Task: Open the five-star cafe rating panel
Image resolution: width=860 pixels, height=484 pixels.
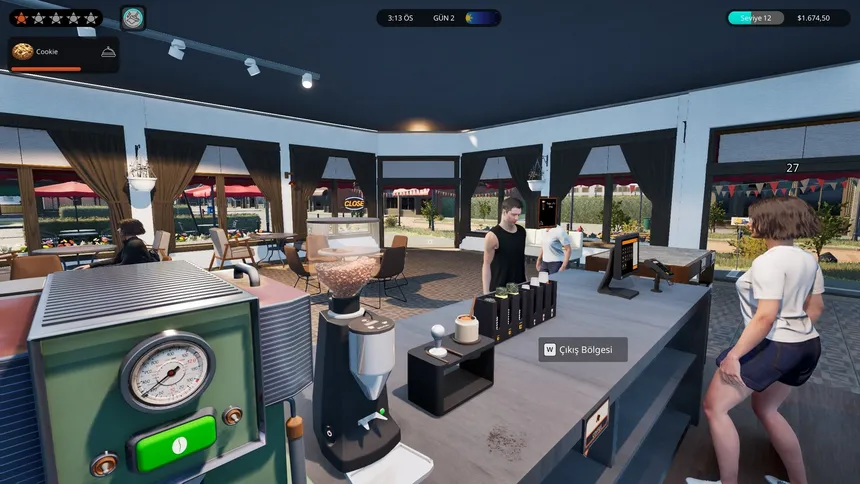Action: [55, 18]
